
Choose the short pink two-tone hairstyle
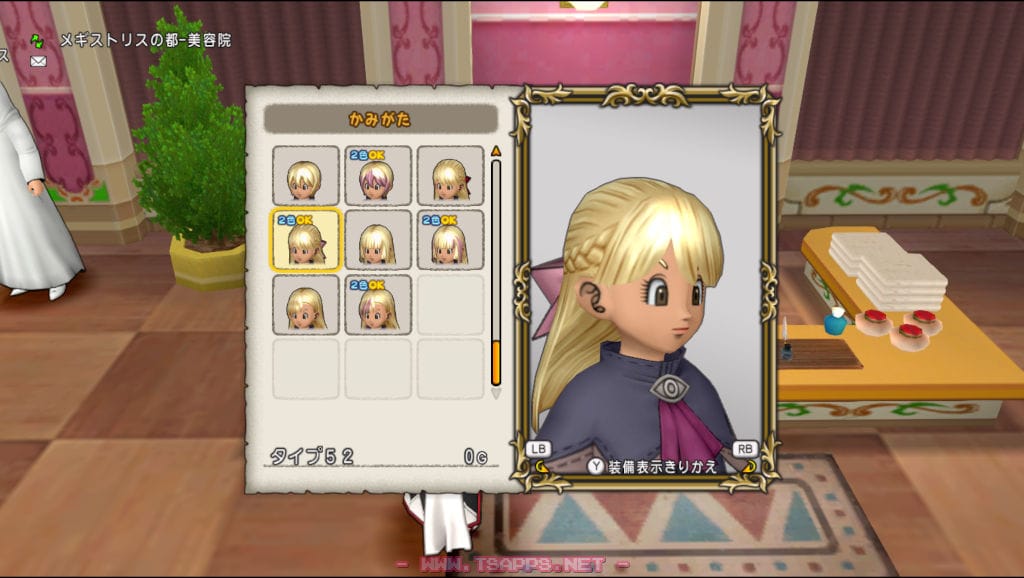coord(377,176)
